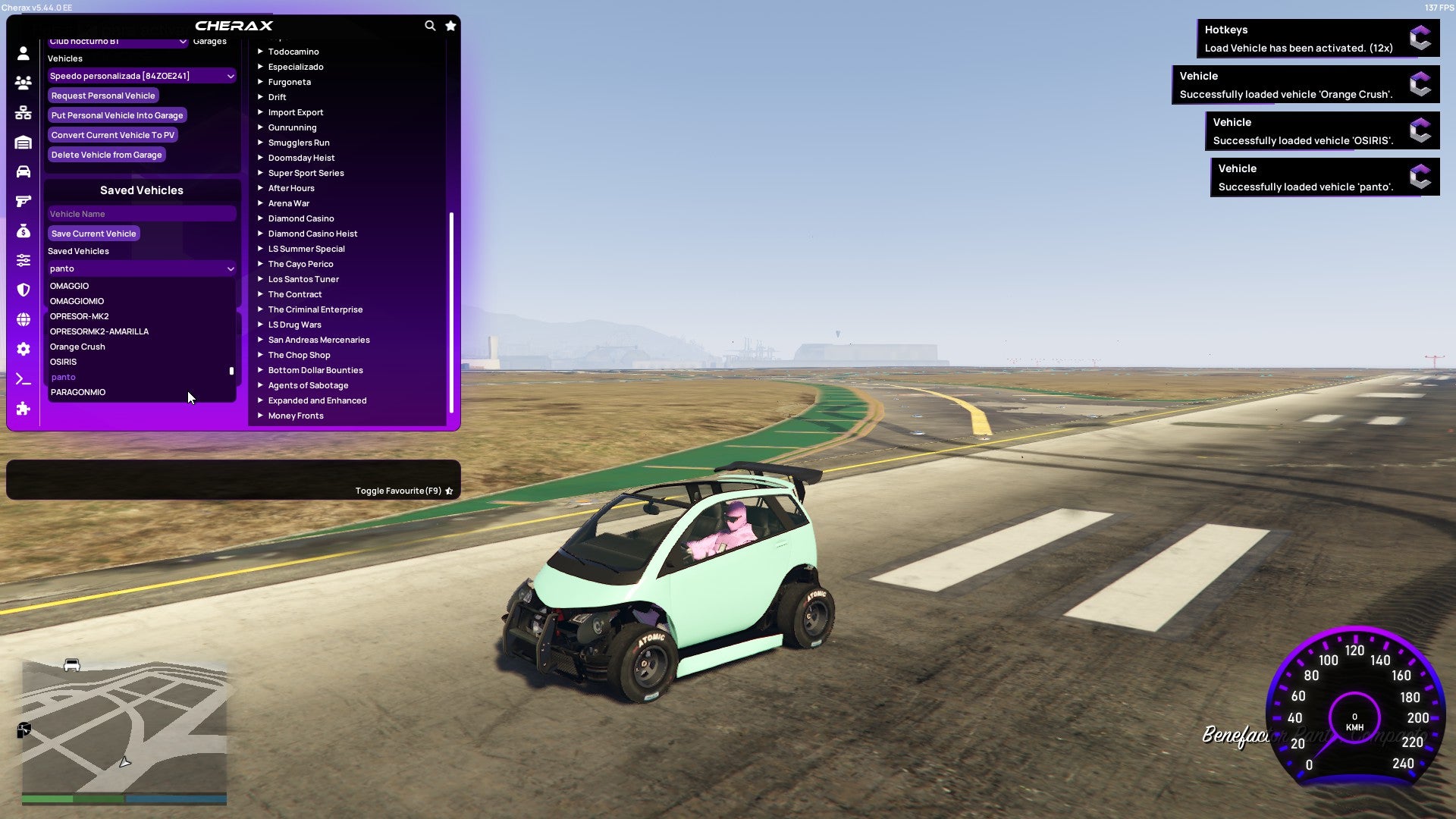Expand the Super Sport Series category
1456x819 pixels.
306,173
